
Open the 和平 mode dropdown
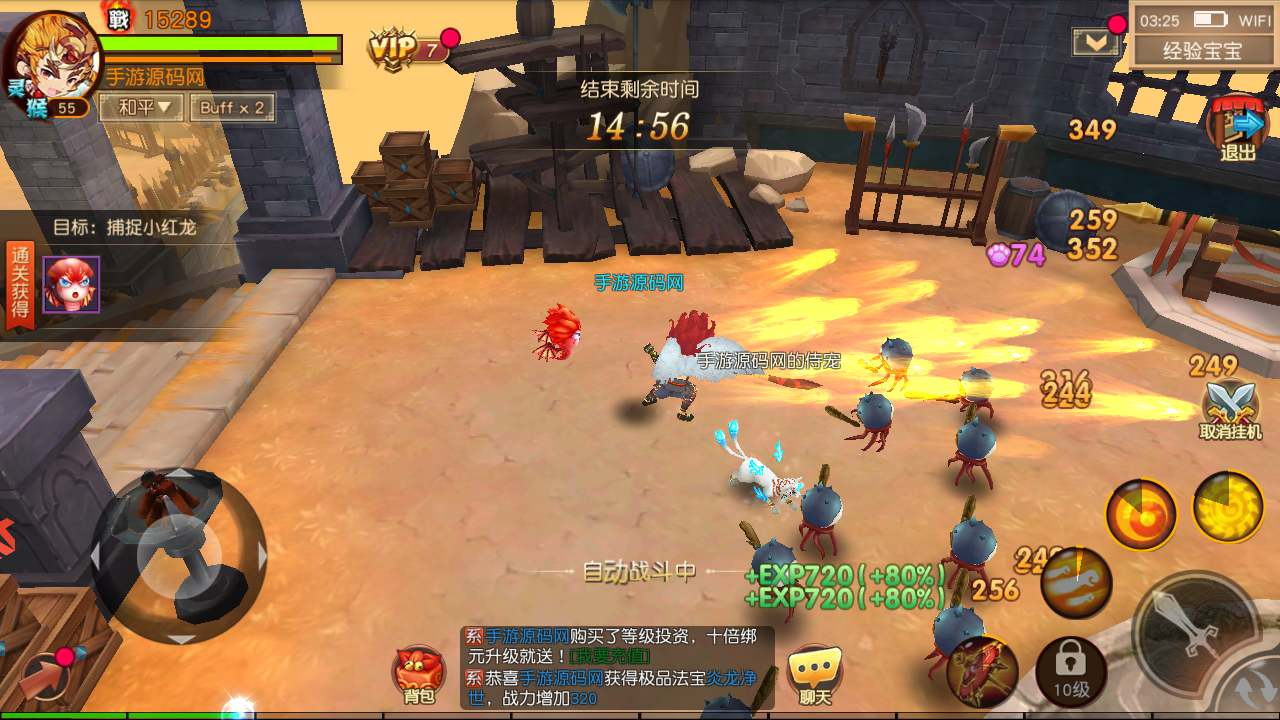click(x=144, y=107)
